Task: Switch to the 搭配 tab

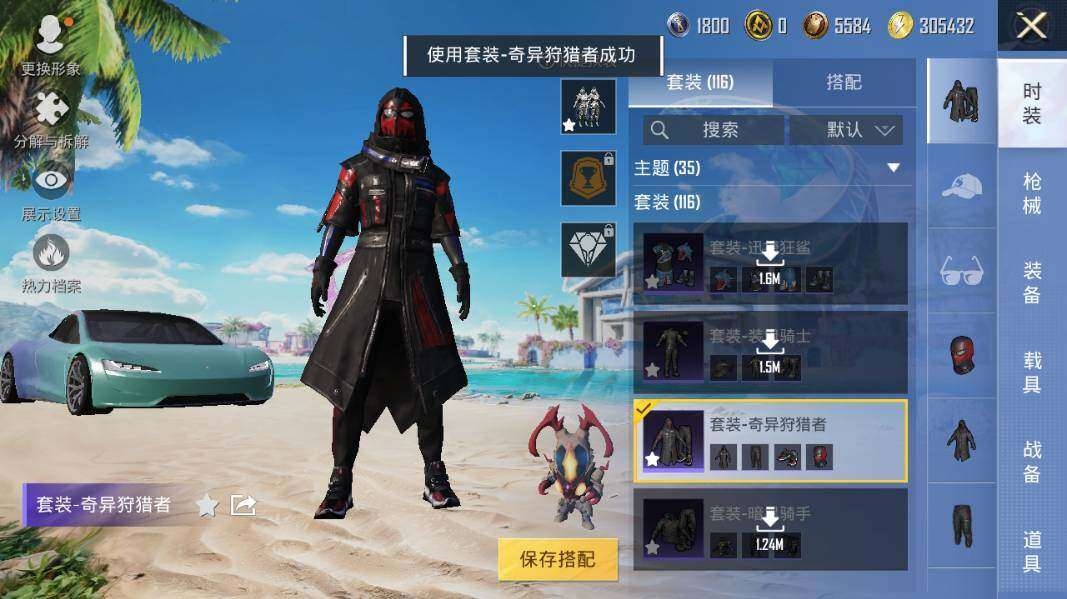Action: (844, 82)
